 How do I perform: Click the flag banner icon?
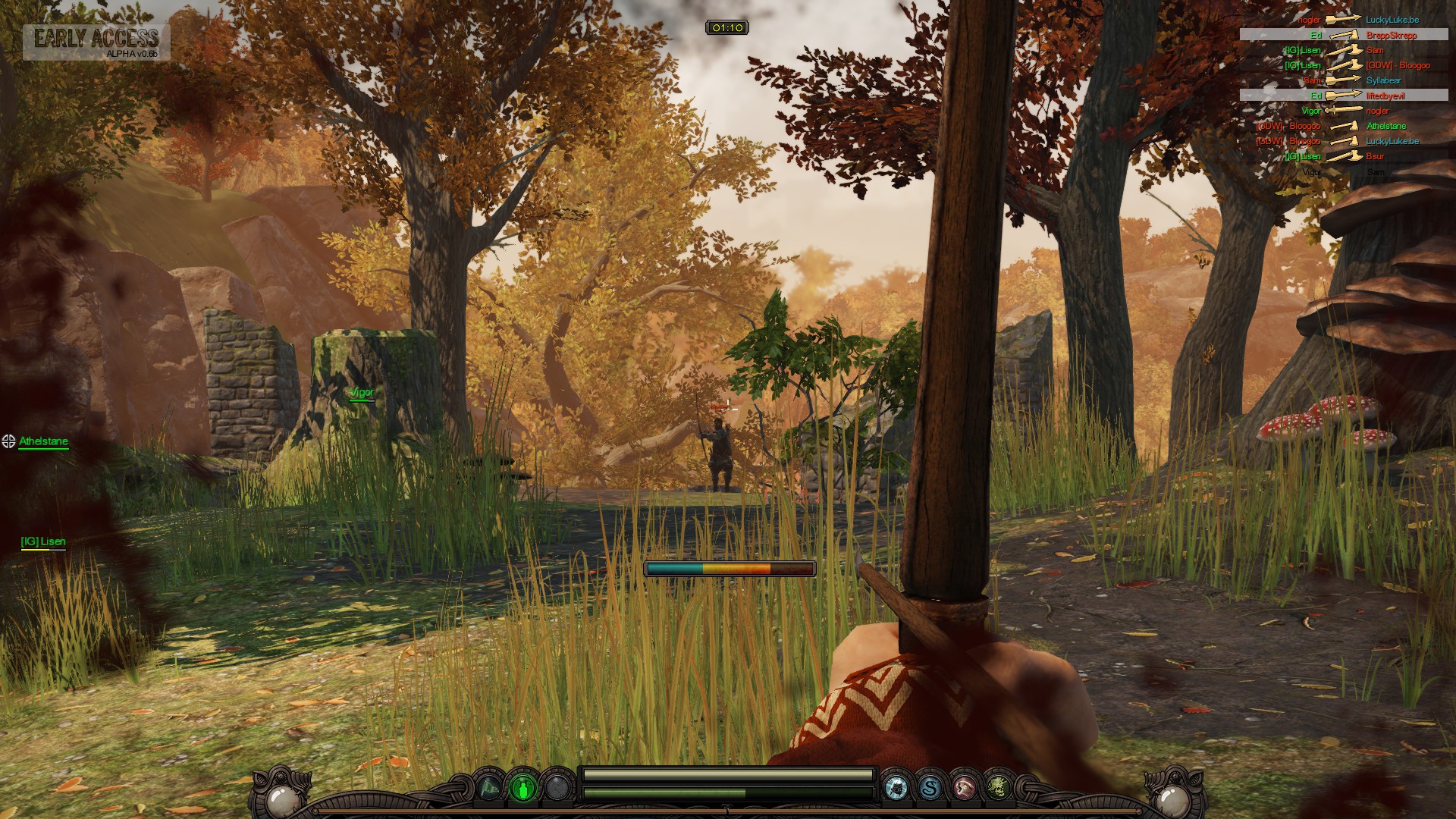[x=490, y=788]
